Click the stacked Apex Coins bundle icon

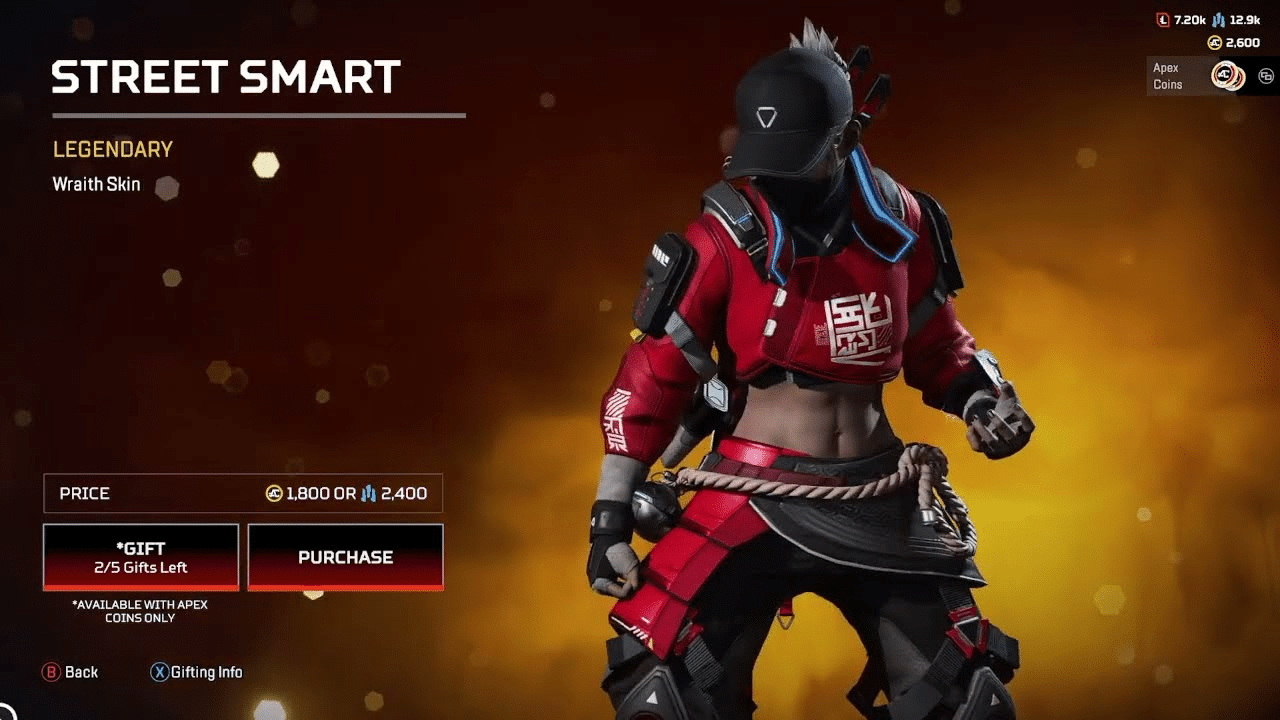point(1228,75)
